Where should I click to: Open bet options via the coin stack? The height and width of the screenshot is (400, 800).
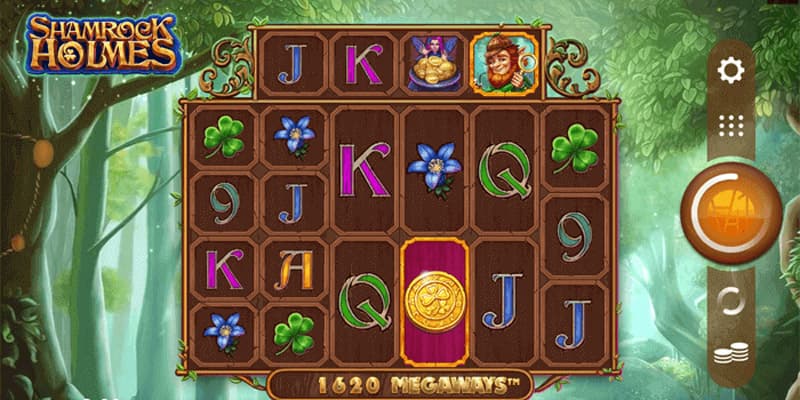(x=731, y=356)
